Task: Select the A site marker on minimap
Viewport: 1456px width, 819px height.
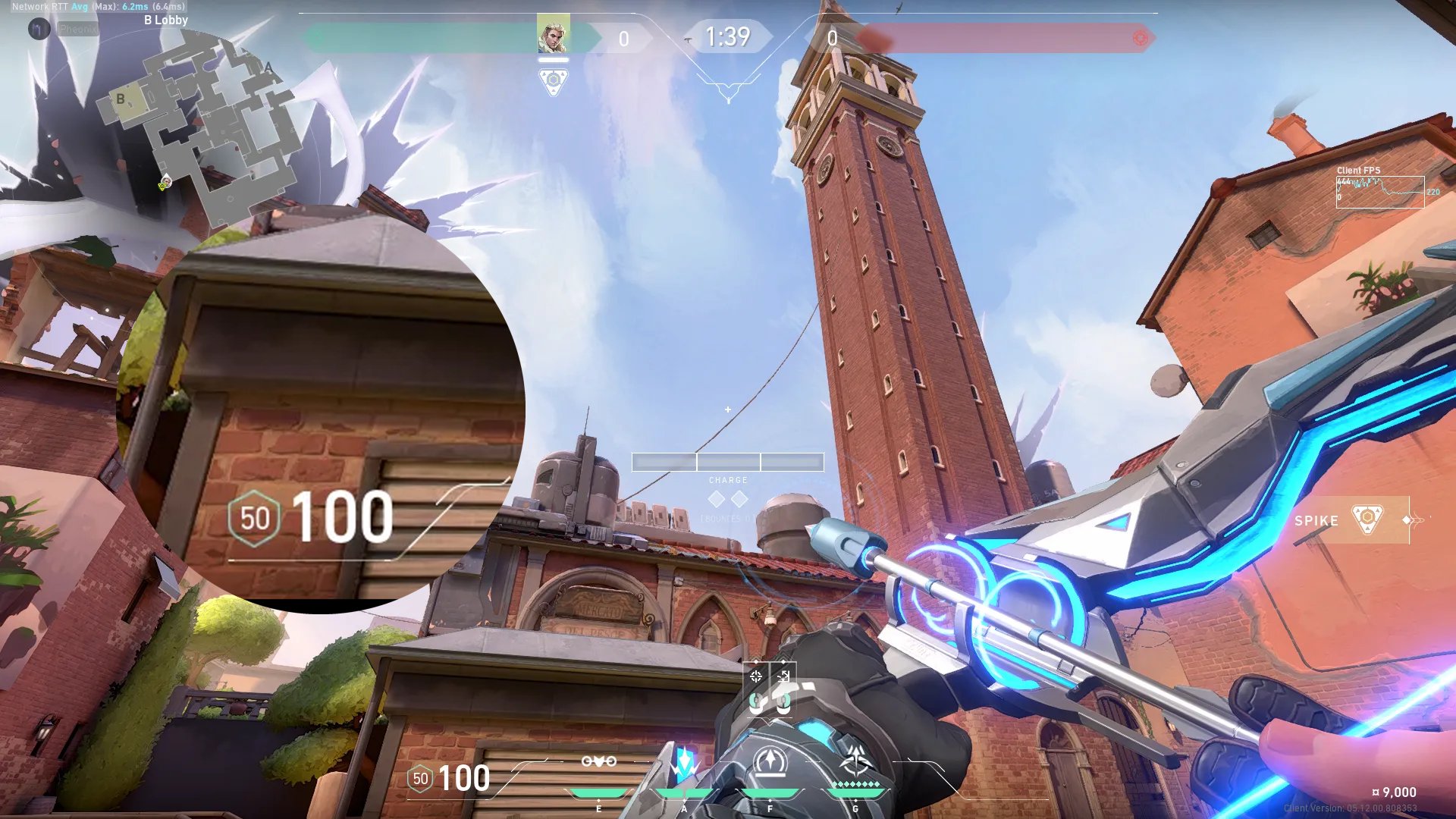Action: (x=268, y=68)
